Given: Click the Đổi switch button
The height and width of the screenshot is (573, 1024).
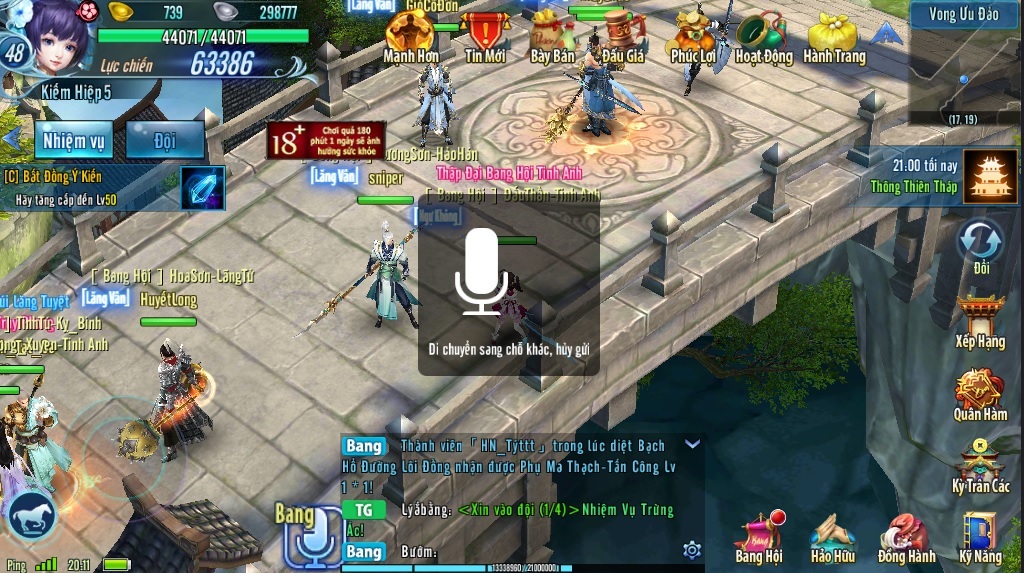Looking at the screenshot, I should pyautogui.click(x=980, y=245).
